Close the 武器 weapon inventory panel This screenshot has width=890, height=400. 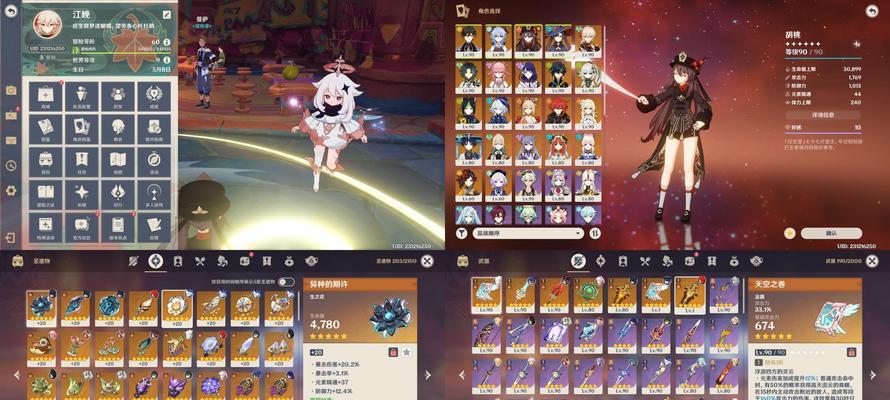click(x=872, y=261)
